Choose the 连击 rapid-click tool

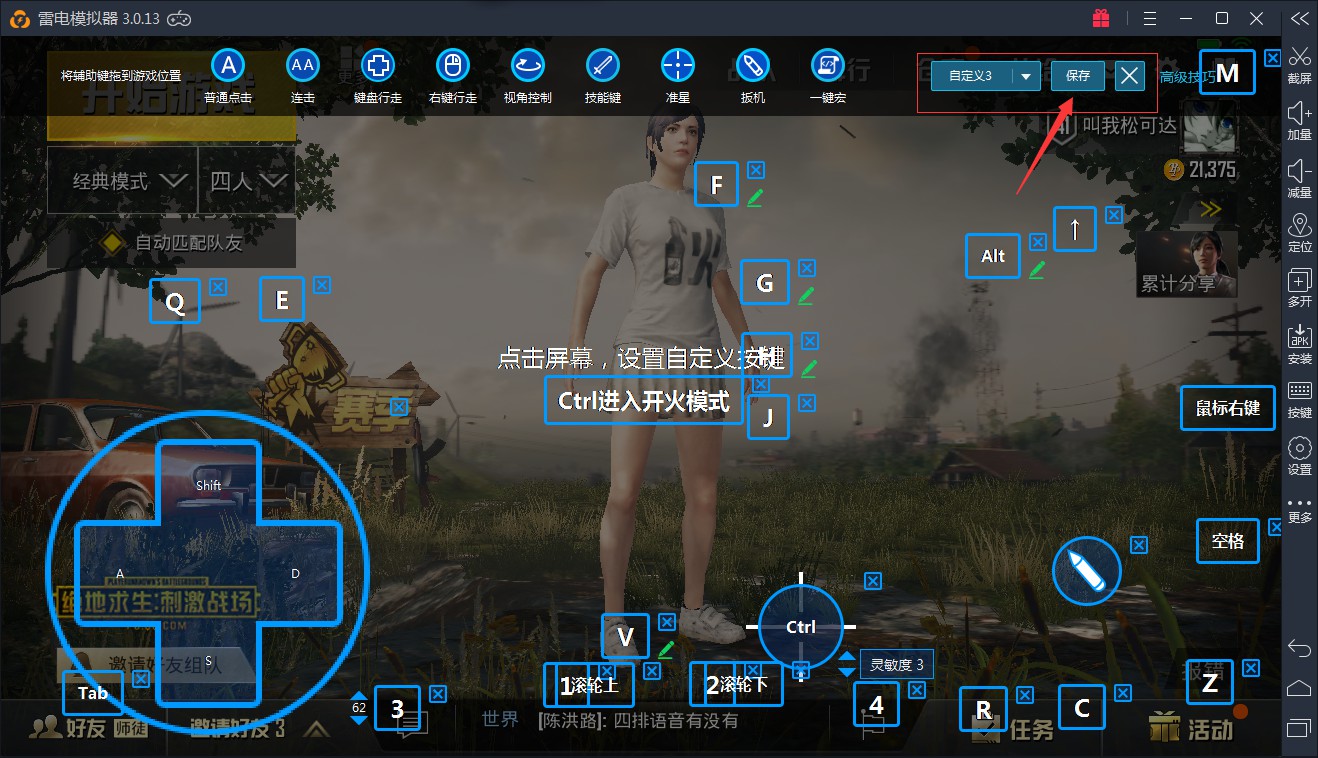[x=303, y=76]
